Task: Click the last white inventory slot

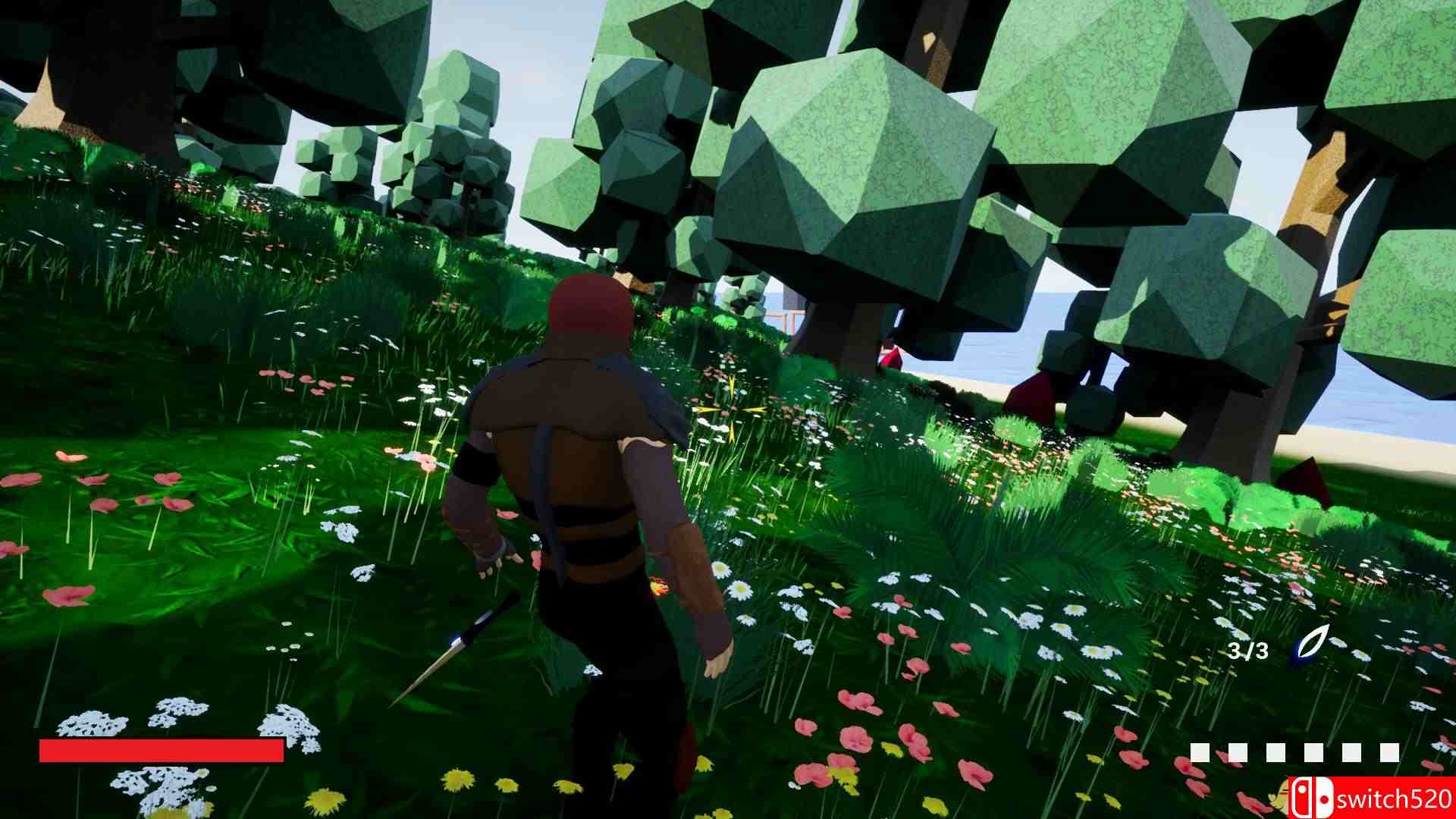Action: 1389,752
